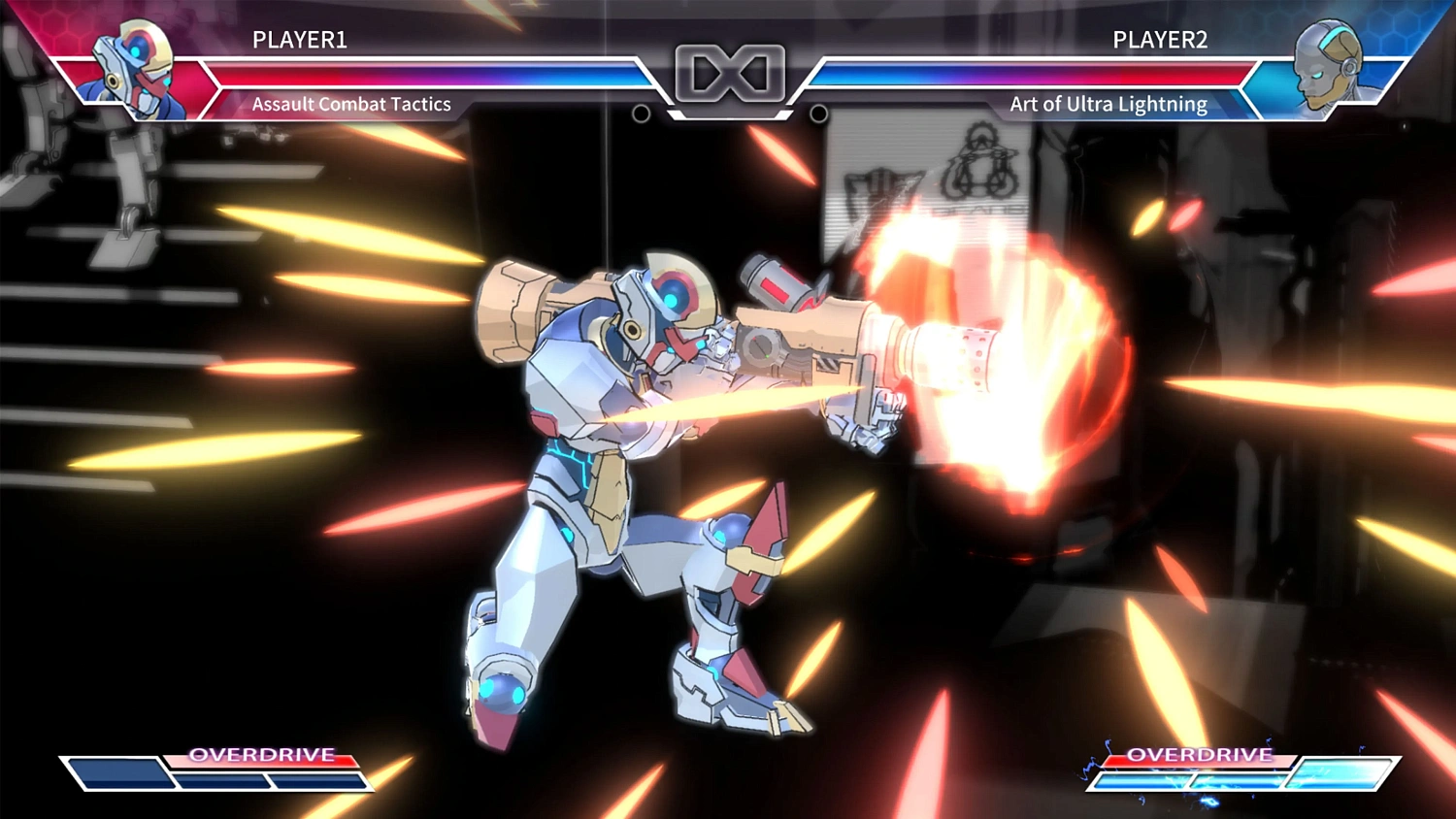Click the right round timer node icon
This screenshot has height=819, width=1456.
820,115
